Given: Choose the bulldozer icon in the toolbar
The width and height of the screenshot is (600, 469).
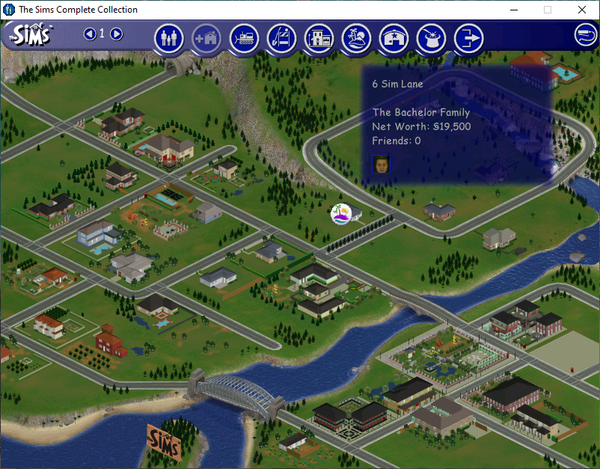Looking at the screenshot, I should tap(243, 38).
